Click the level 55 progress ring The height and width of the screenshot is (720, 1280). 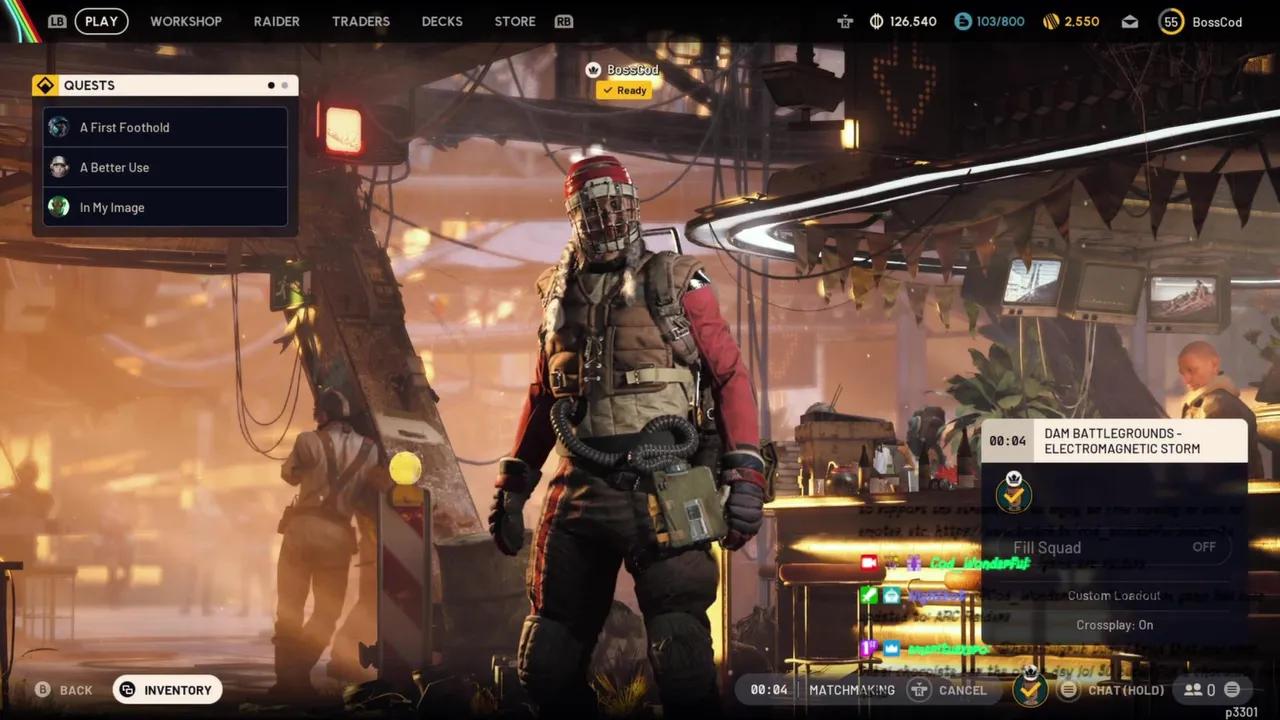1170,20
